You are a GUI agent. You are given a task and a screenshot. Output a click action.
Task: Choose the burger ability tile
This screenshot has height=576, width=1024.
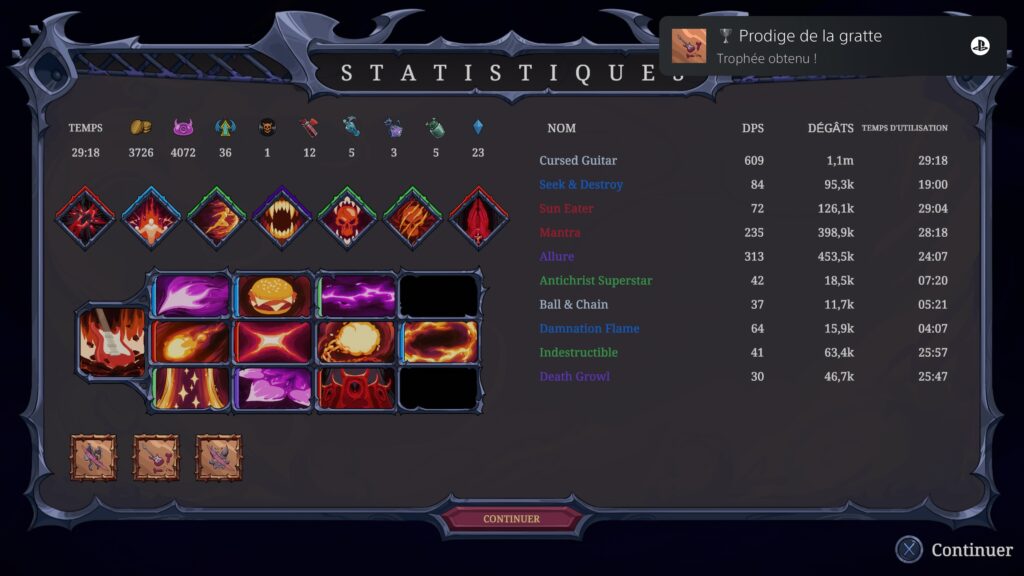tap(273, 296)
